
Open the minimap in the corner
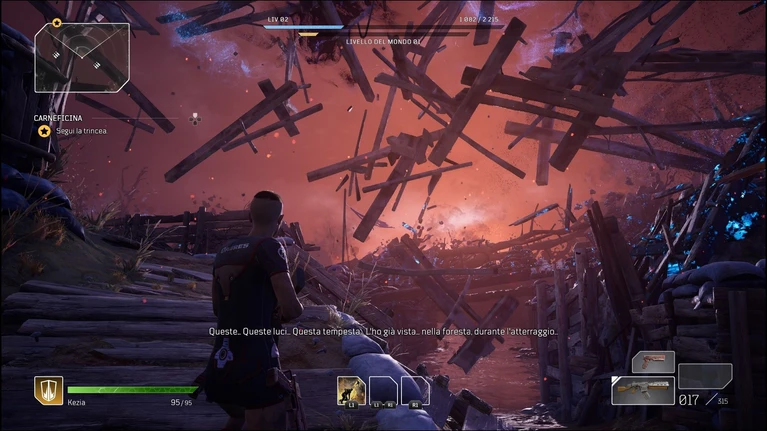click(x=82, y=58)
